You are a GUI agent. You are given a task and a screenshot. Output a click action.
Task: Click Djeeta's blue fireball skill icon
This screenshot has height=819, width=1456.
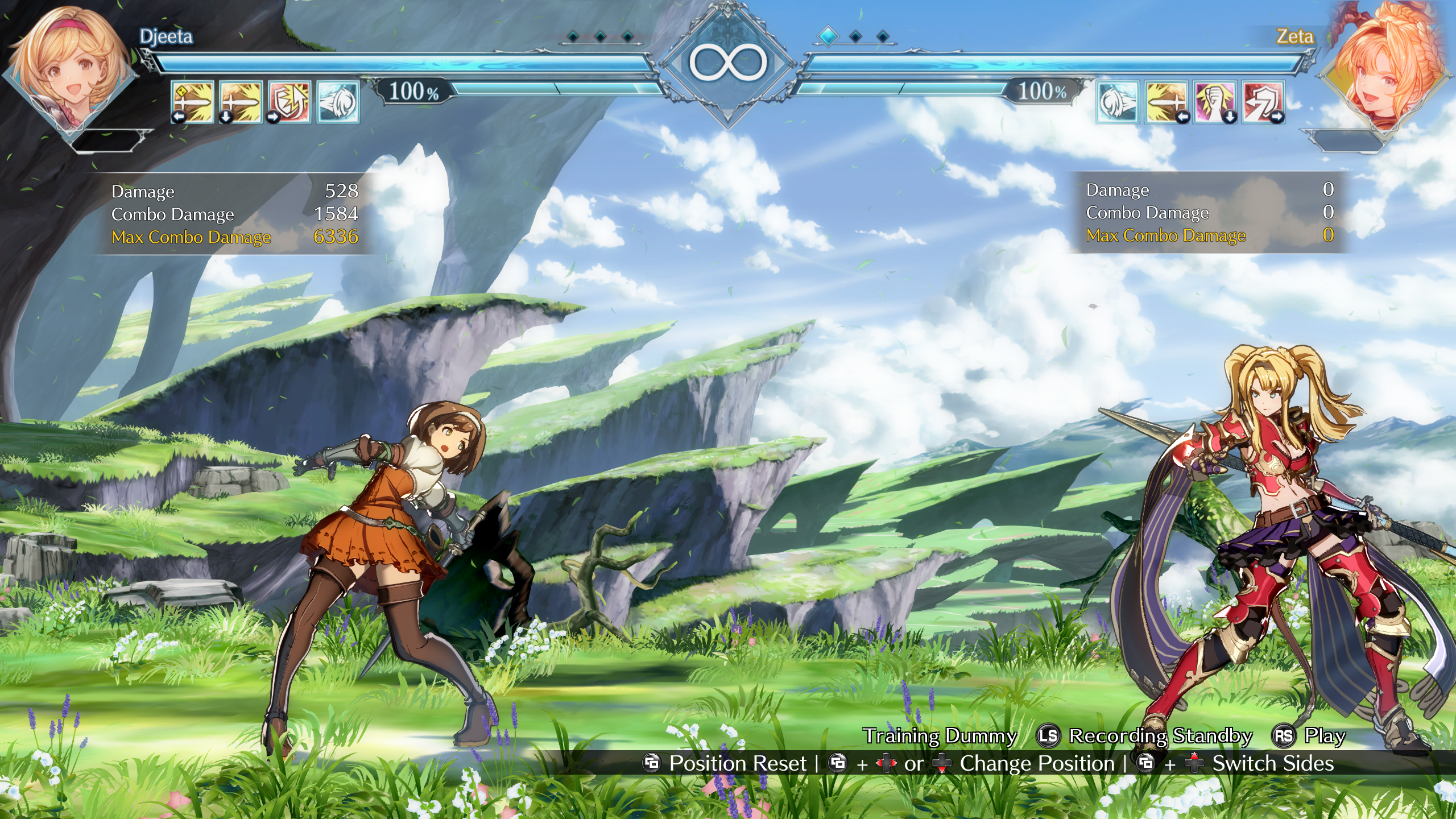tap(338, 102)
